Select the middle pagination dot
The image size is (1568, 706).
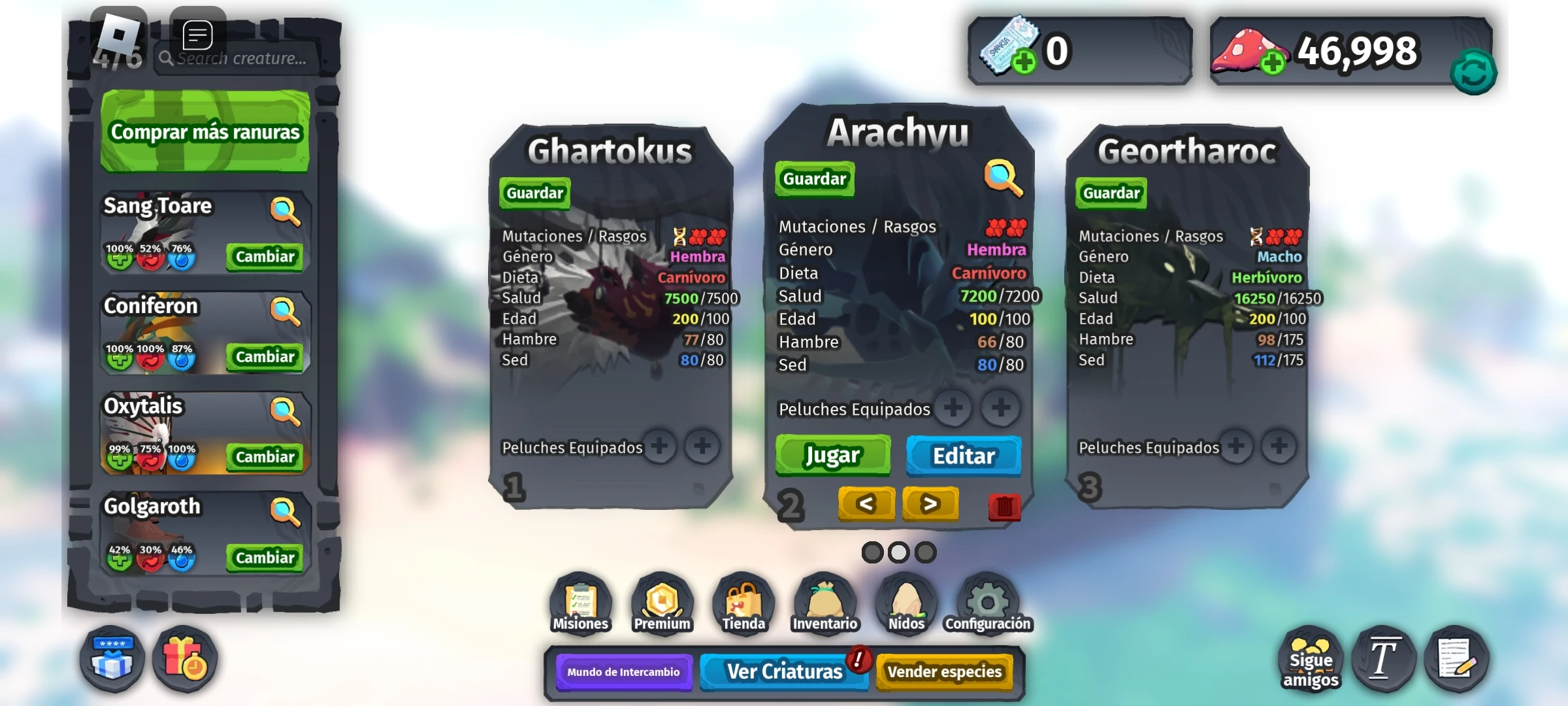coord(898,552)
